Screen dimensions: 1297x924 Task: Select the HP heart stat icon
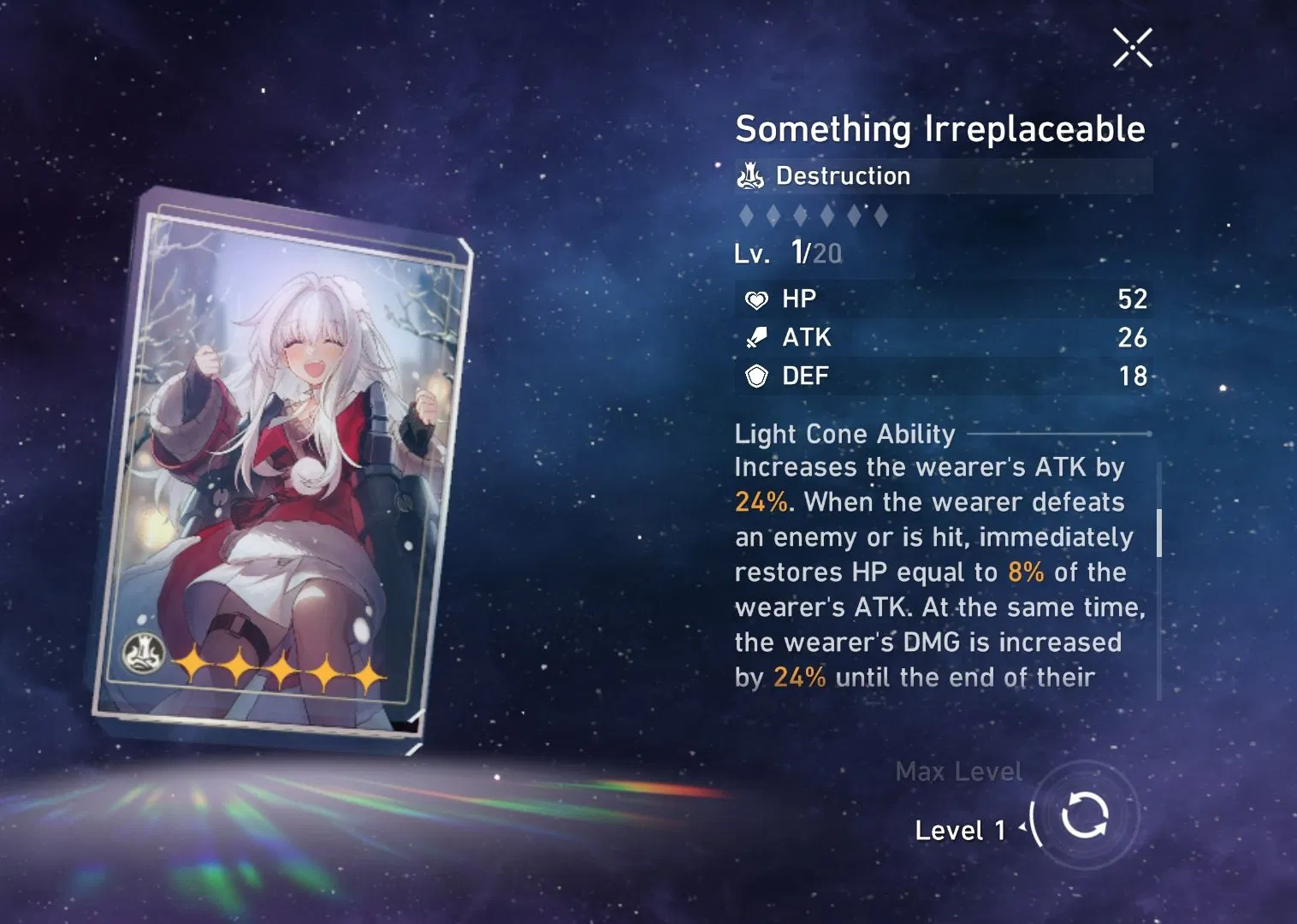(756, 299)
